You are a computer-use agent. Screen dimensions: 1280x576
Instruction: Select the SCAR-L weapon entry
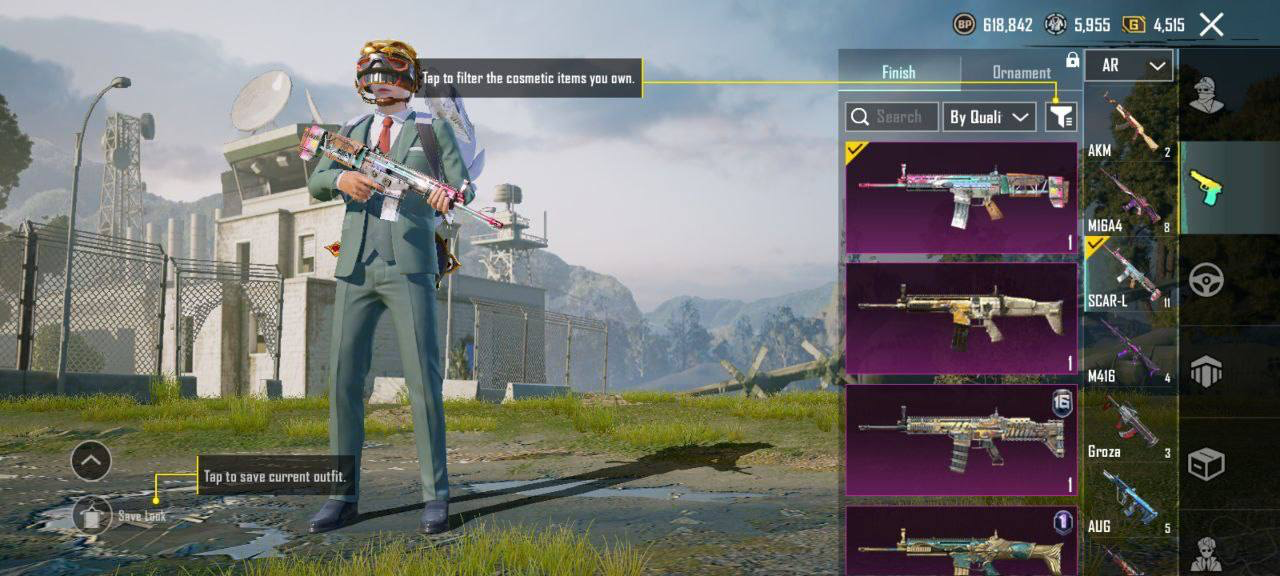tap(1130, 274)
